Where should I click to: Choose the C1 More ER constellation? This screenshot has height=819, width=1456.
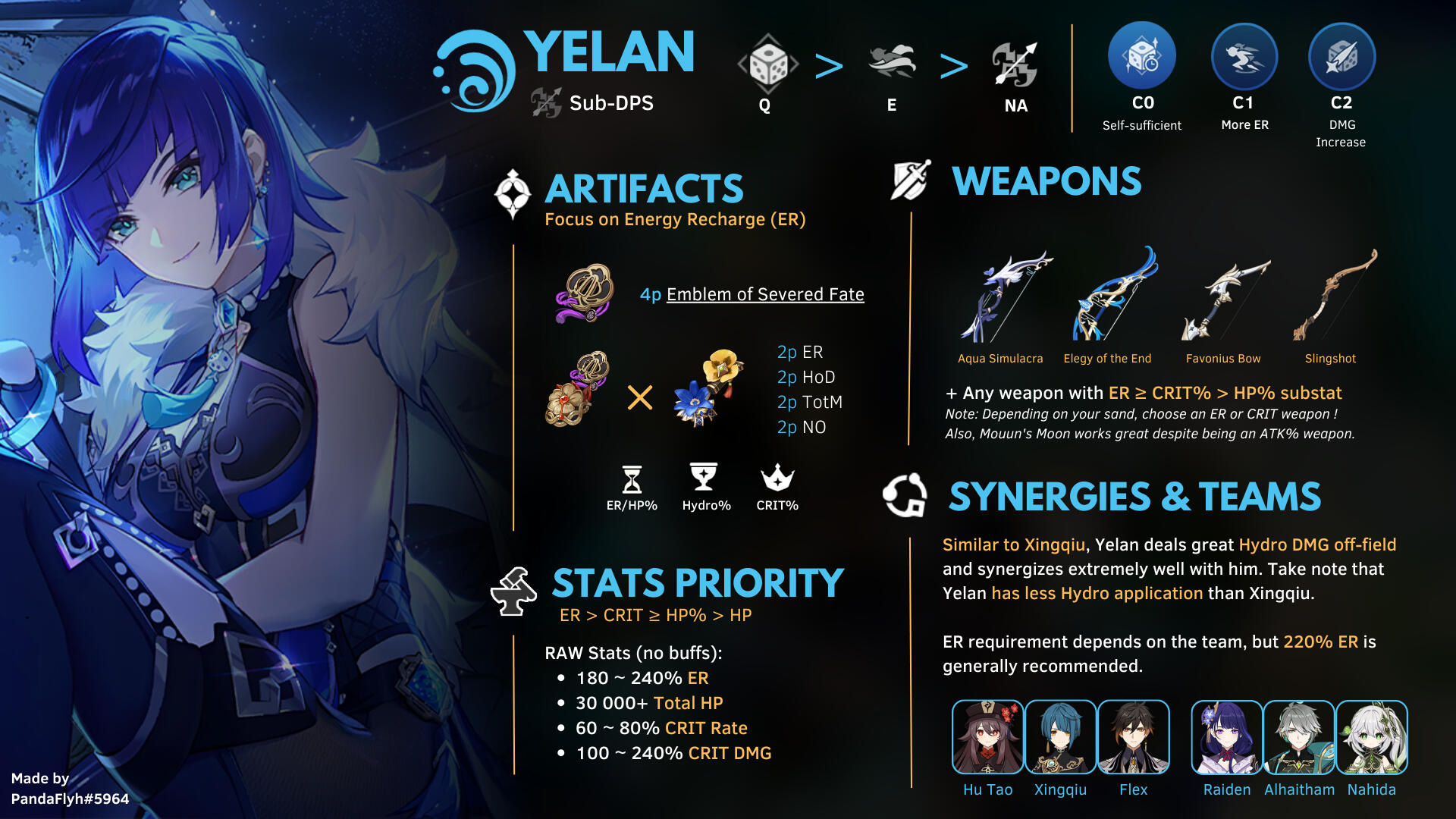point(1244,57)
